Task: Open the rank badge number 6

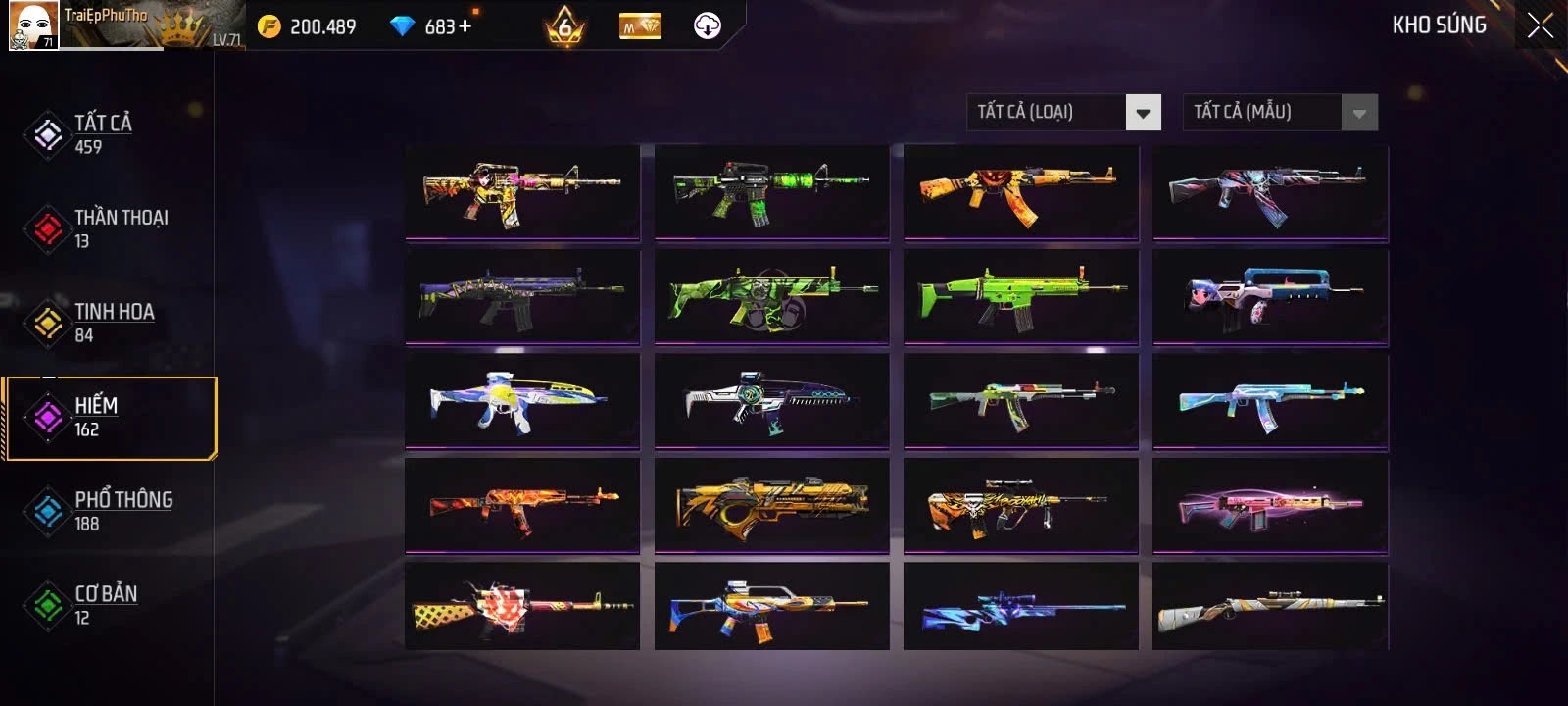Action: (x=564, y=26)
